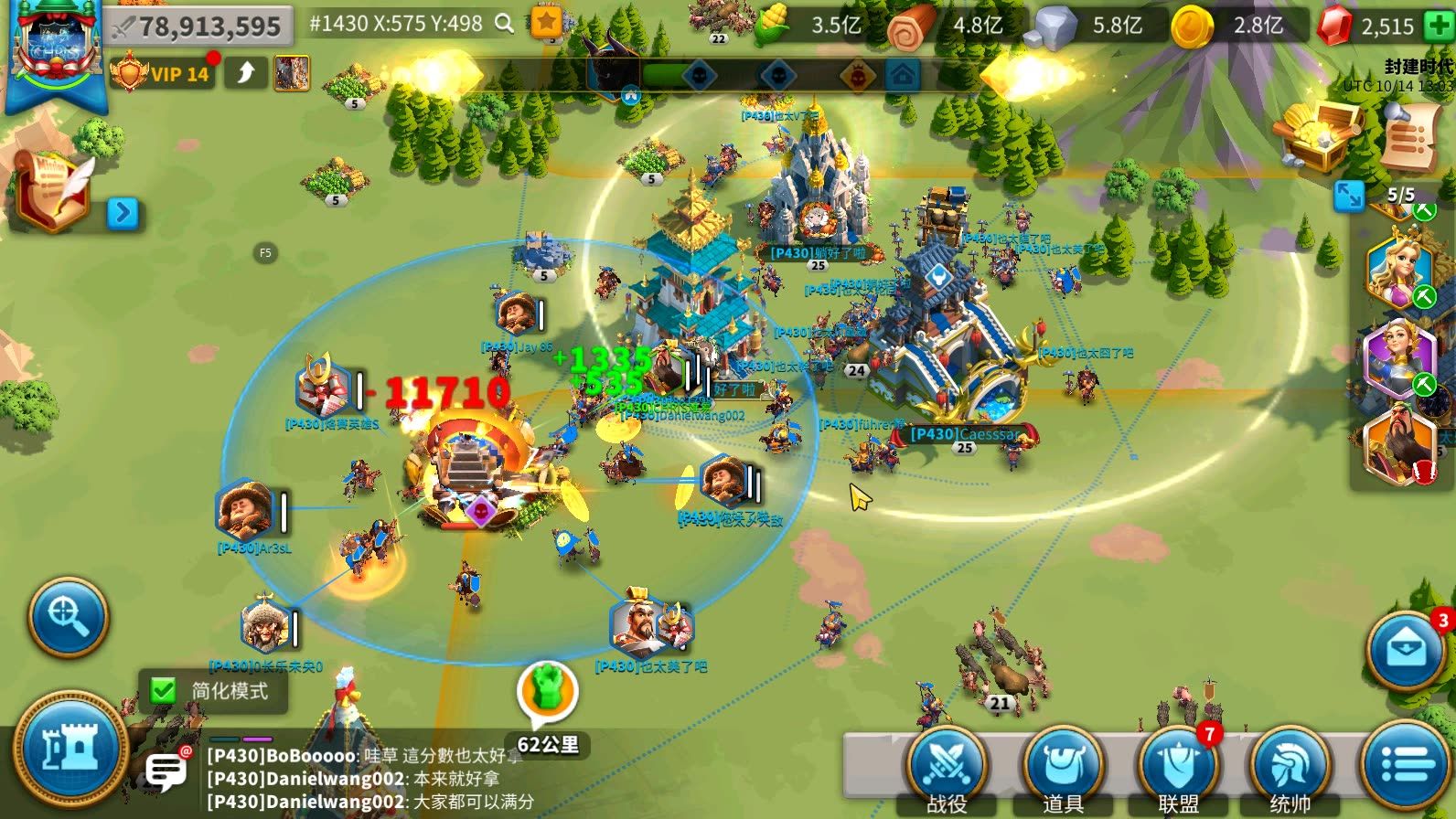Viewport: 1456px width, 819px height.
Task: Open the star bookmarks button
Action: 546,23
